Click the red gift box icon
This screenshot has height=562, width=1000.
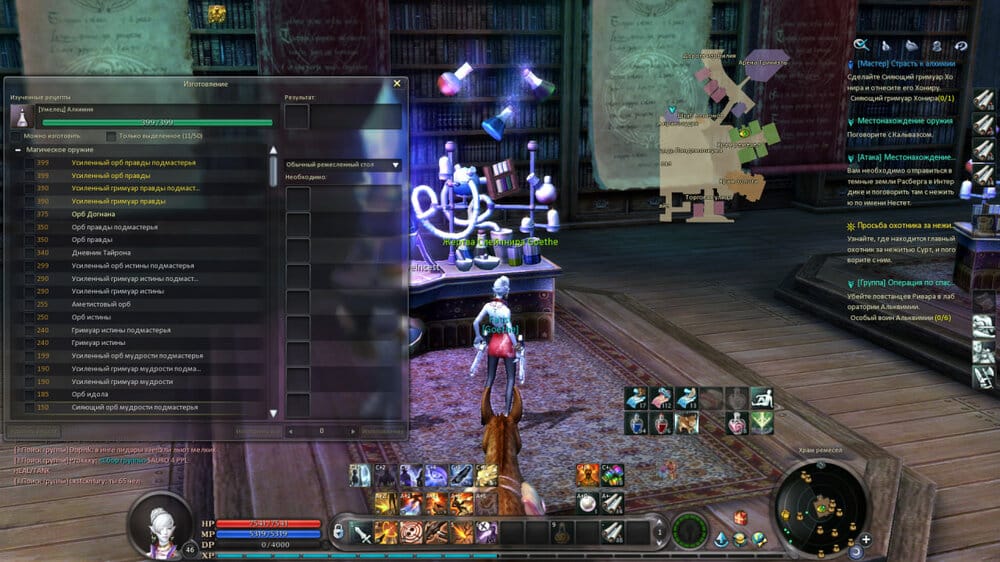point(741,517)
